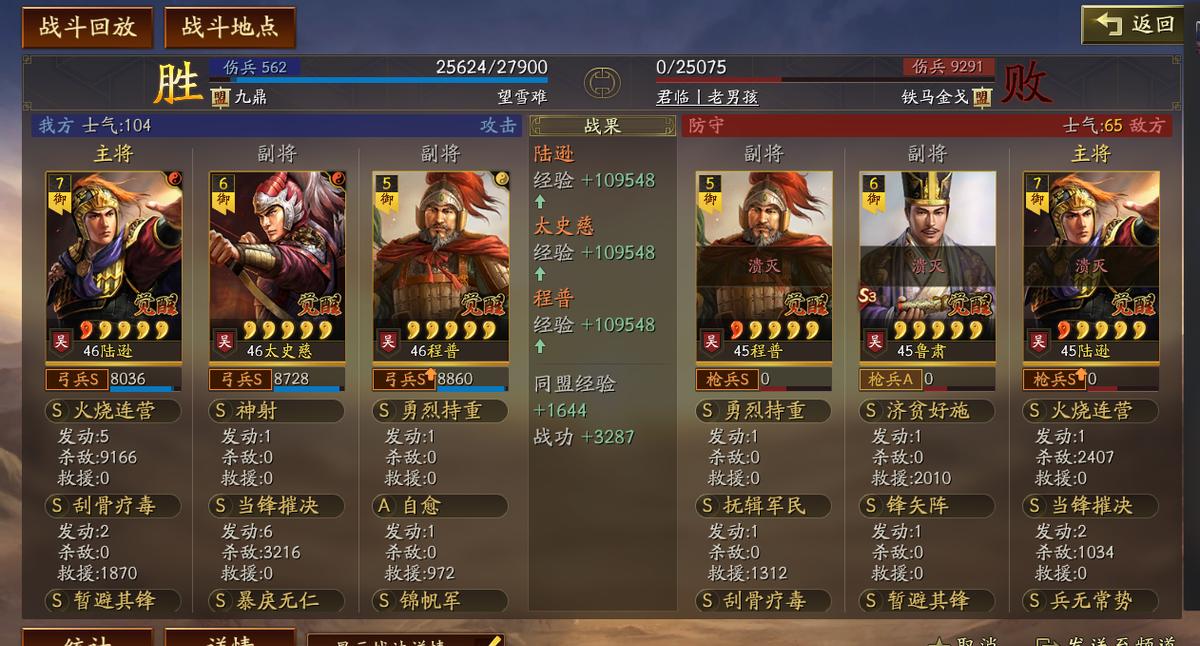Select the level 46 程普 portrait
Viewport: 1200px width, 646px height.
point(441,265)
